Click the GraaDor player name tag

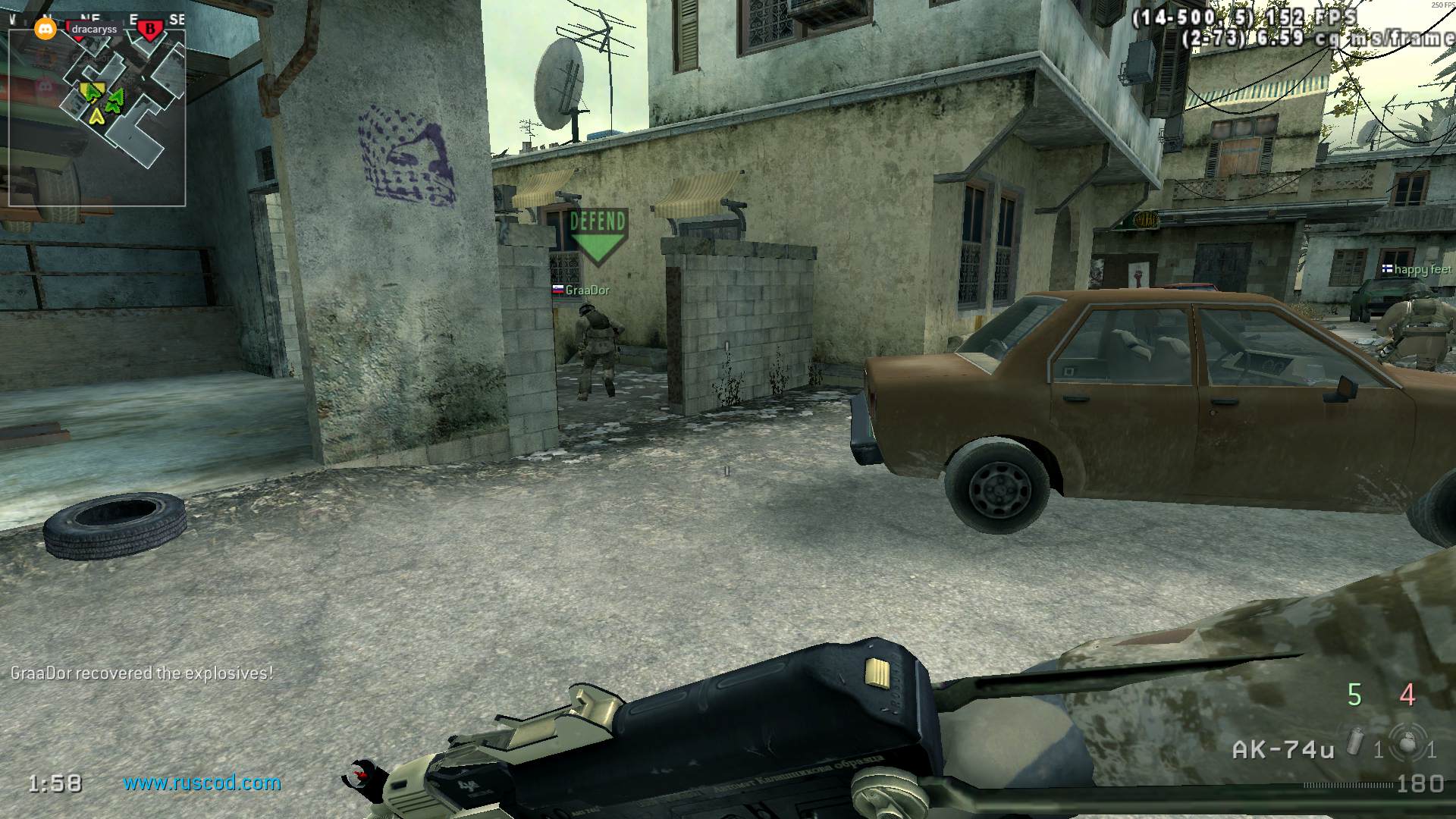click(x=587, y=290)
